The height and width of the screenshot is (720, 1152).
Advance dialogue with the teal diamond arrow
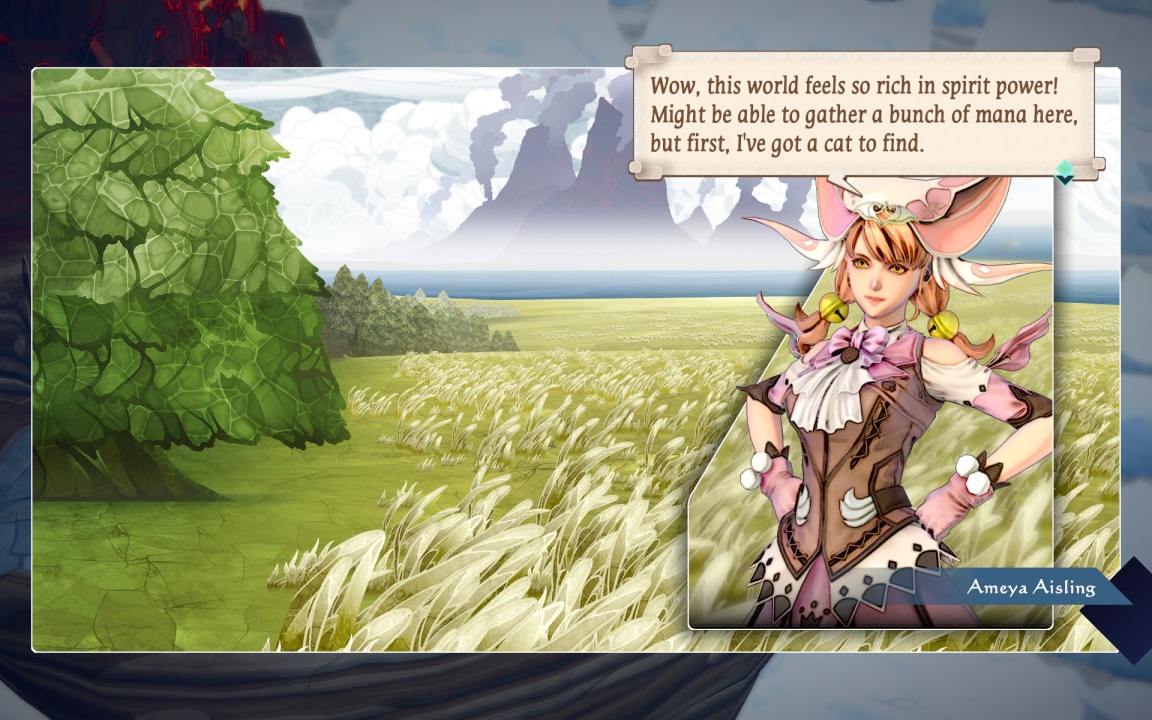1064,172
